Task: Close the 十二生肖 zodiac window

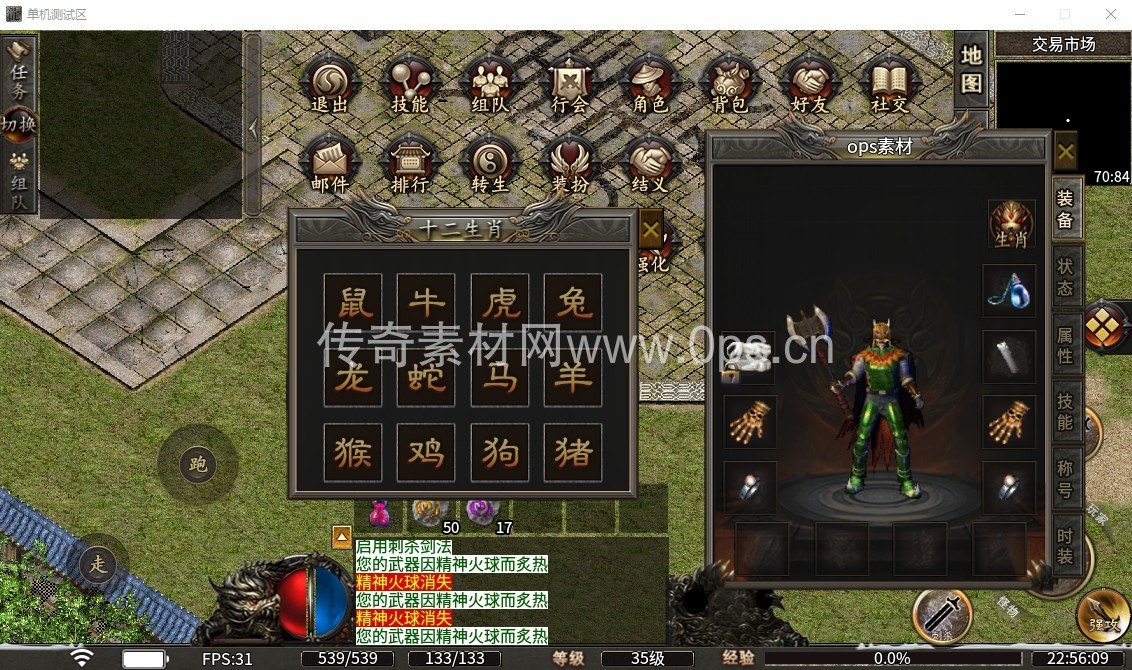Action: (x=651, y=229)
